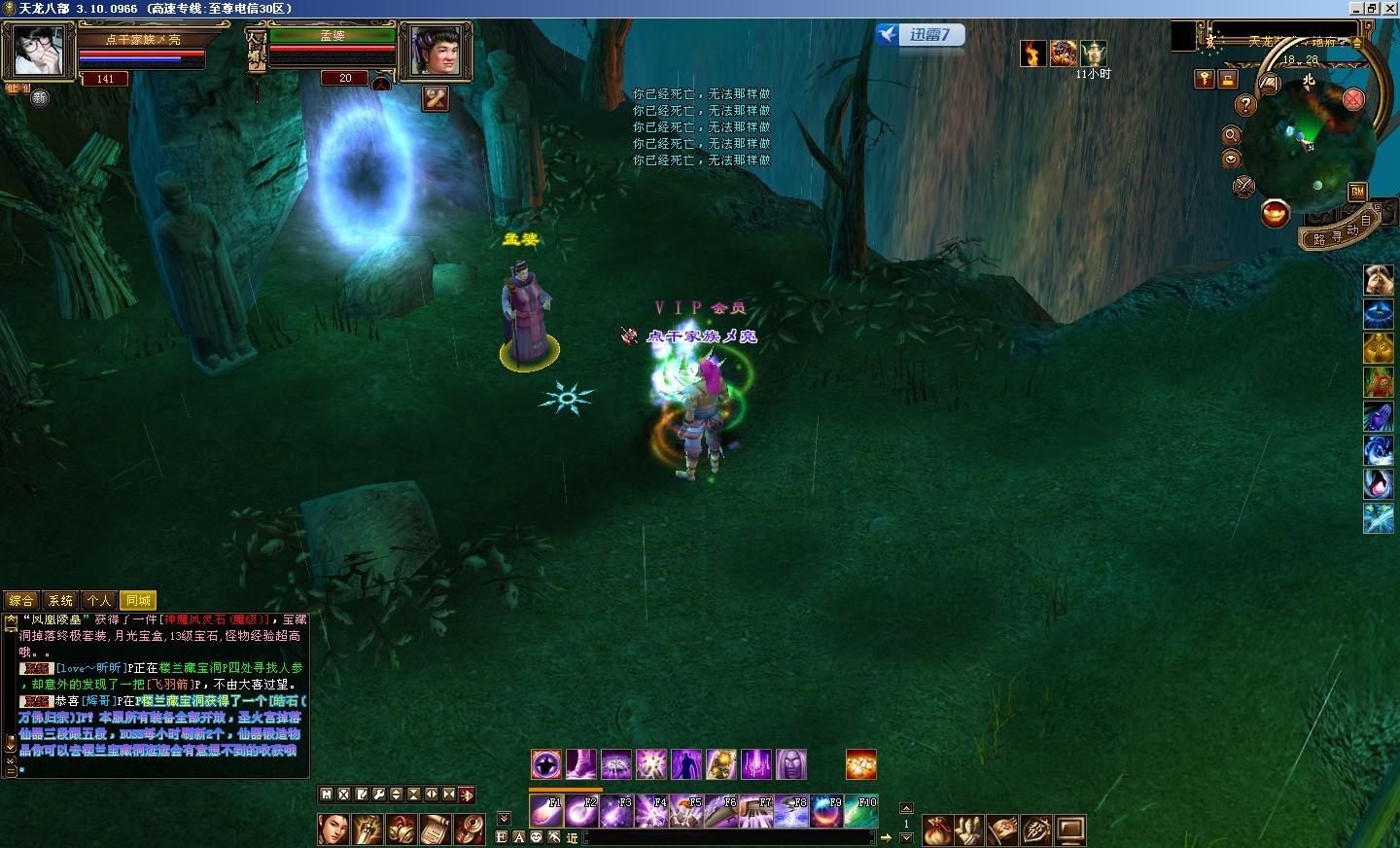The image size is (1400, 848).
Task: Open the GM help button
Action: [1357, 192]
